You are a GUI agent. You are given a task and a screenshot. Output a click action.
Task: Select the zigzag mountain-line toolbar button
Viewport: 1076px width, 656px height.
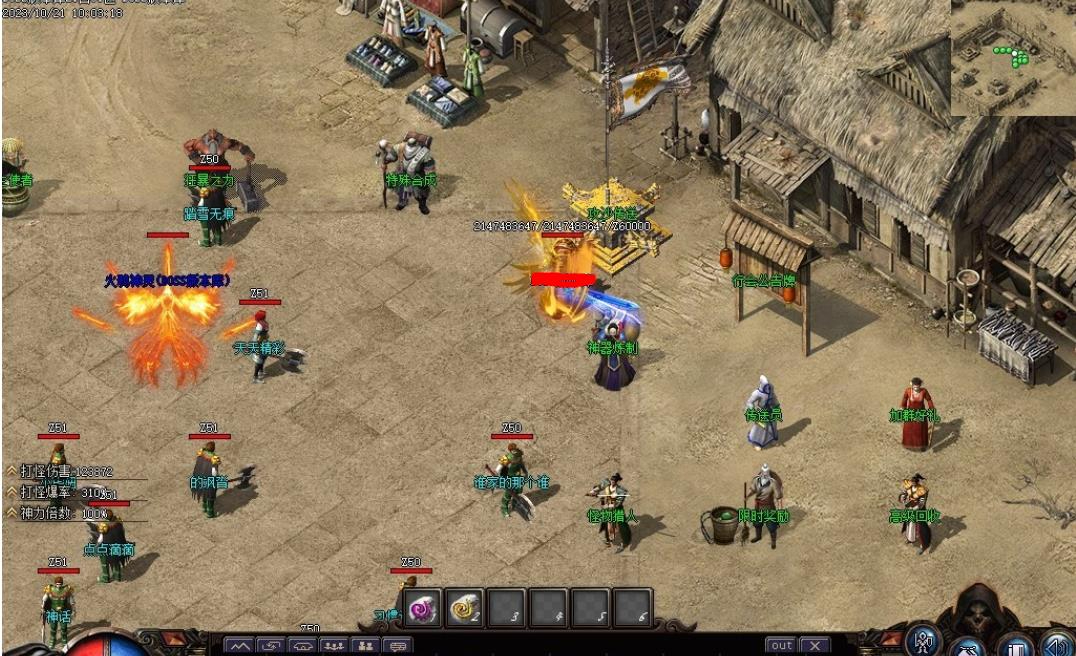click(x=240, y=646)
